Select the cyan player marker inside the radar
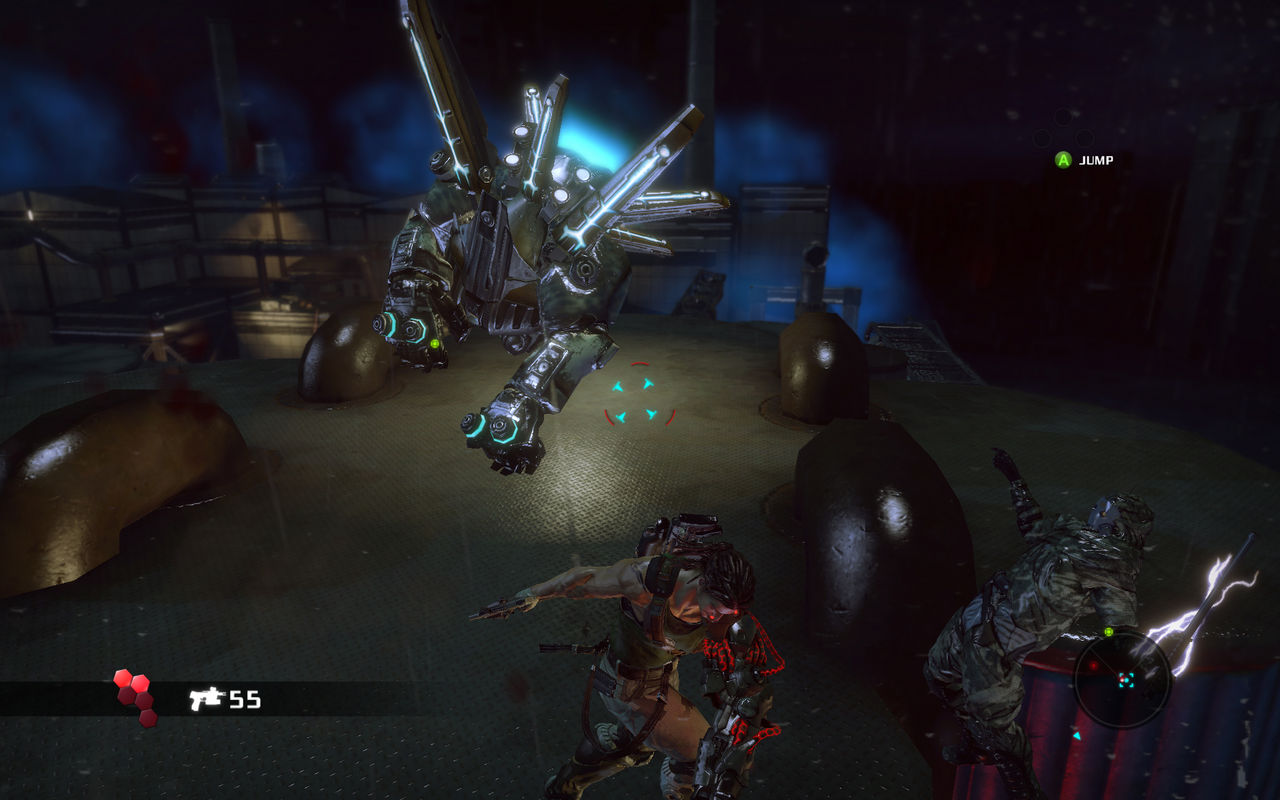The width and height of the screenshot is (1280, 800). click(x=1126, y=680)
